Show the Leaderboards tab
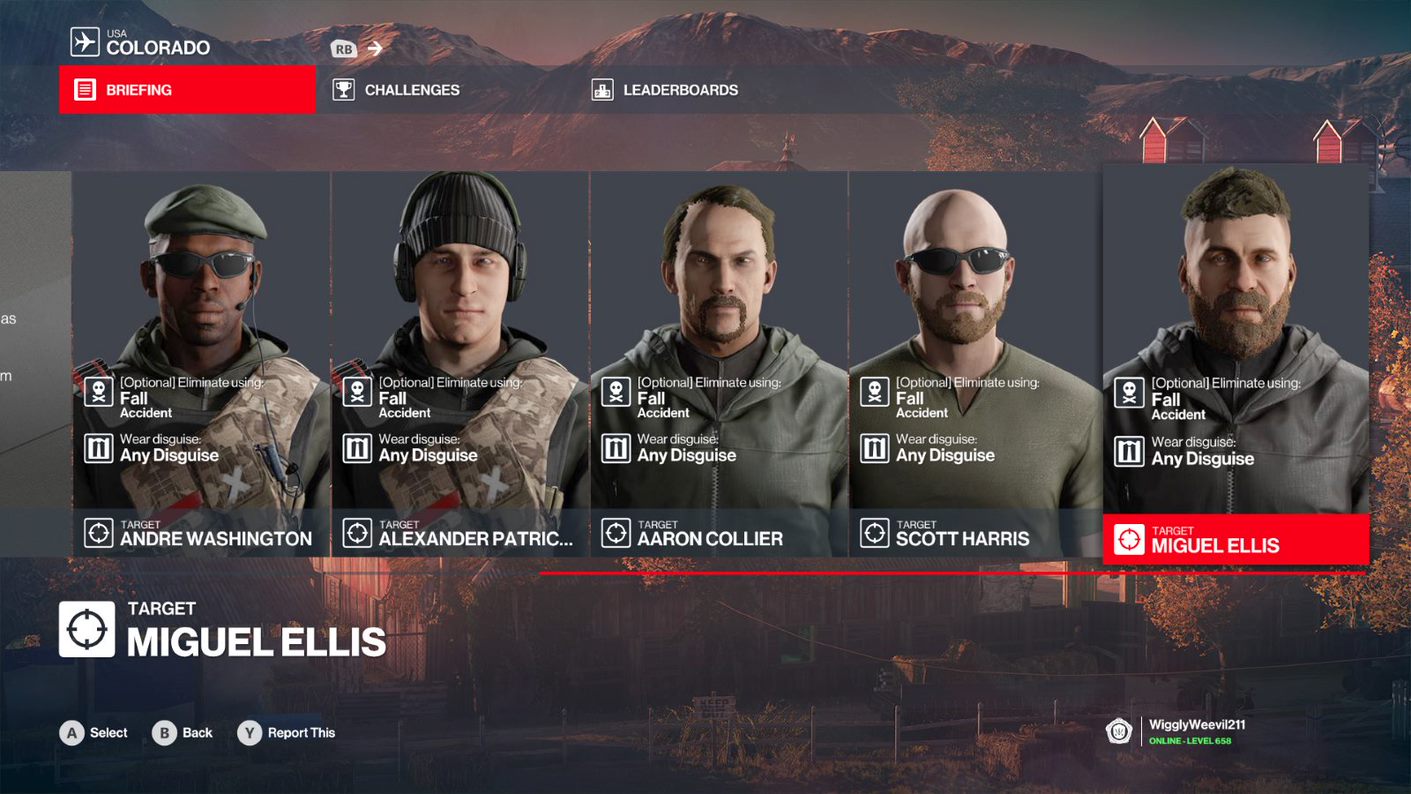The height and width of the screenshot is (794, 1411). click(680, 90)
